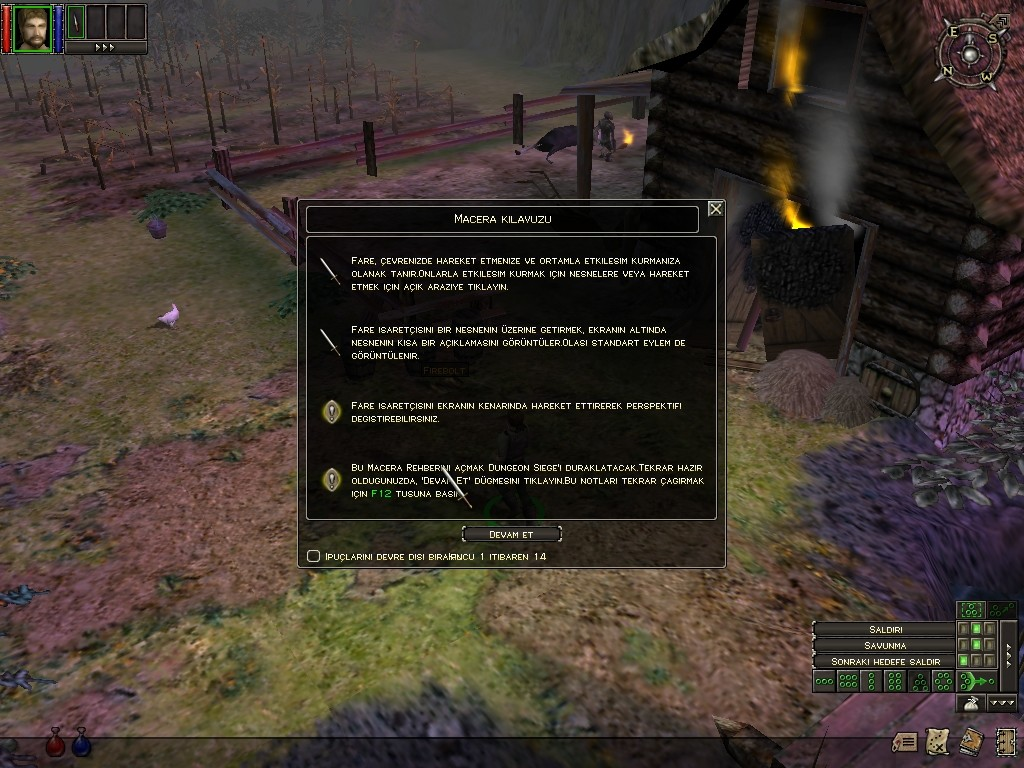Close the Macera Kılavuzu window
The height and width of the screenshot is (768, 1024).
click(x=715, y=209)
